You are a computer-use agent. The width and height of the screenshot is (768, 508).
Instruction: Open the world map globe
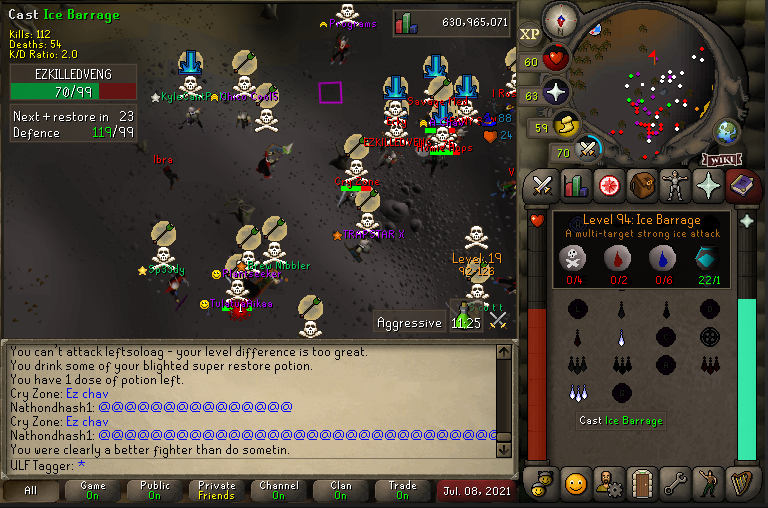[x=726, y=132]
